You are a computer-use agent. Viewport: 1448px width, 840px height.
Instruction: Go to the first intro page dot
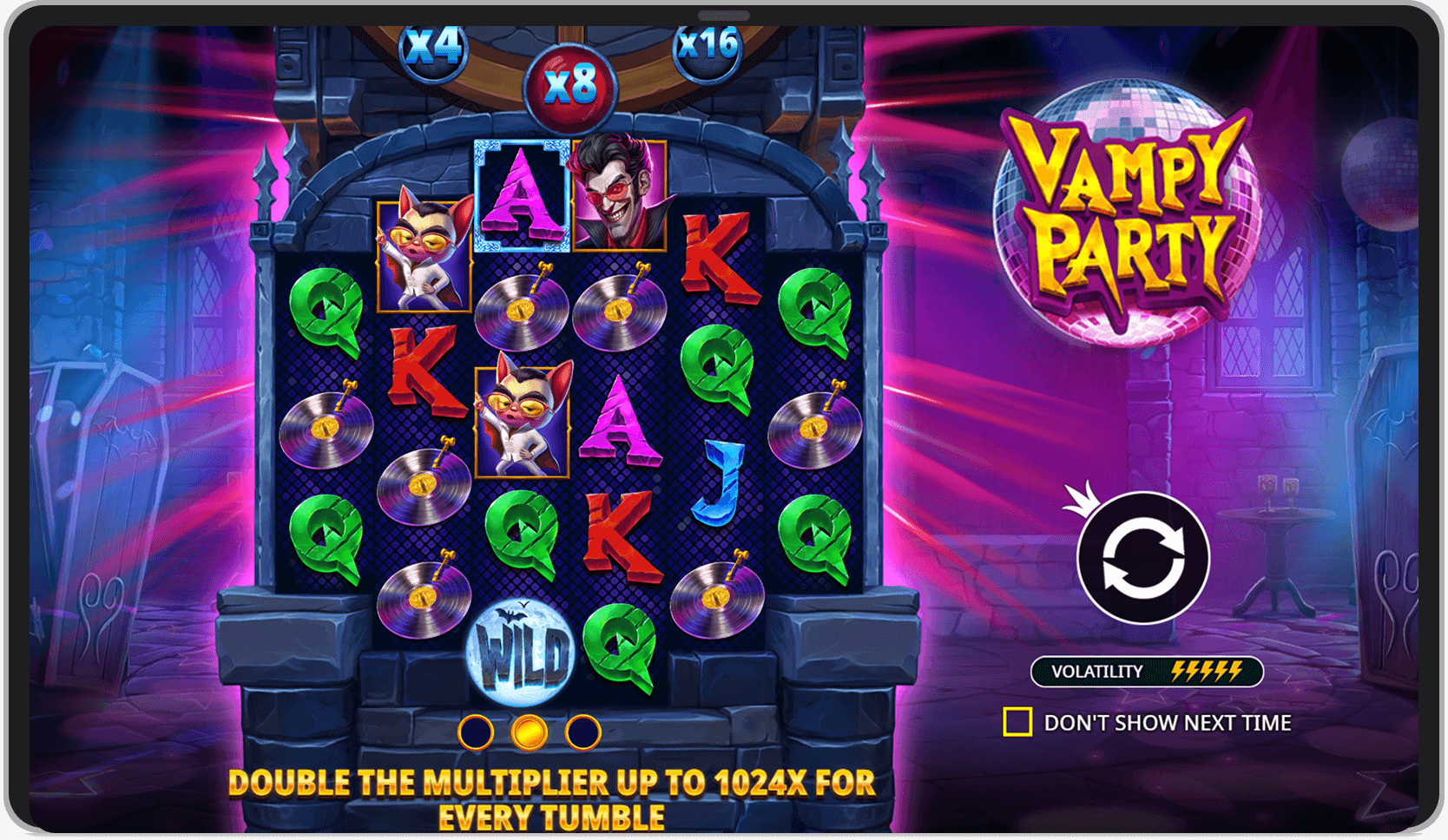[476, 732]
